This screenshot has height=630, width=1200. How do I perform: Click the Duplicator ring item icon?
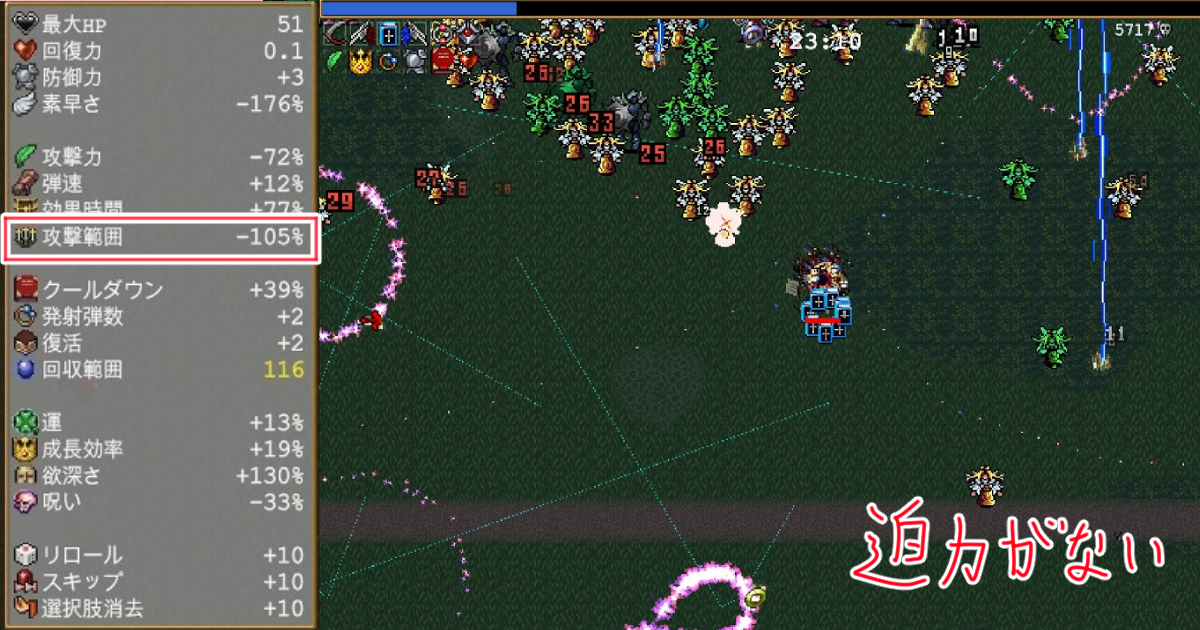pyautogui.click(x=388, y=62)
